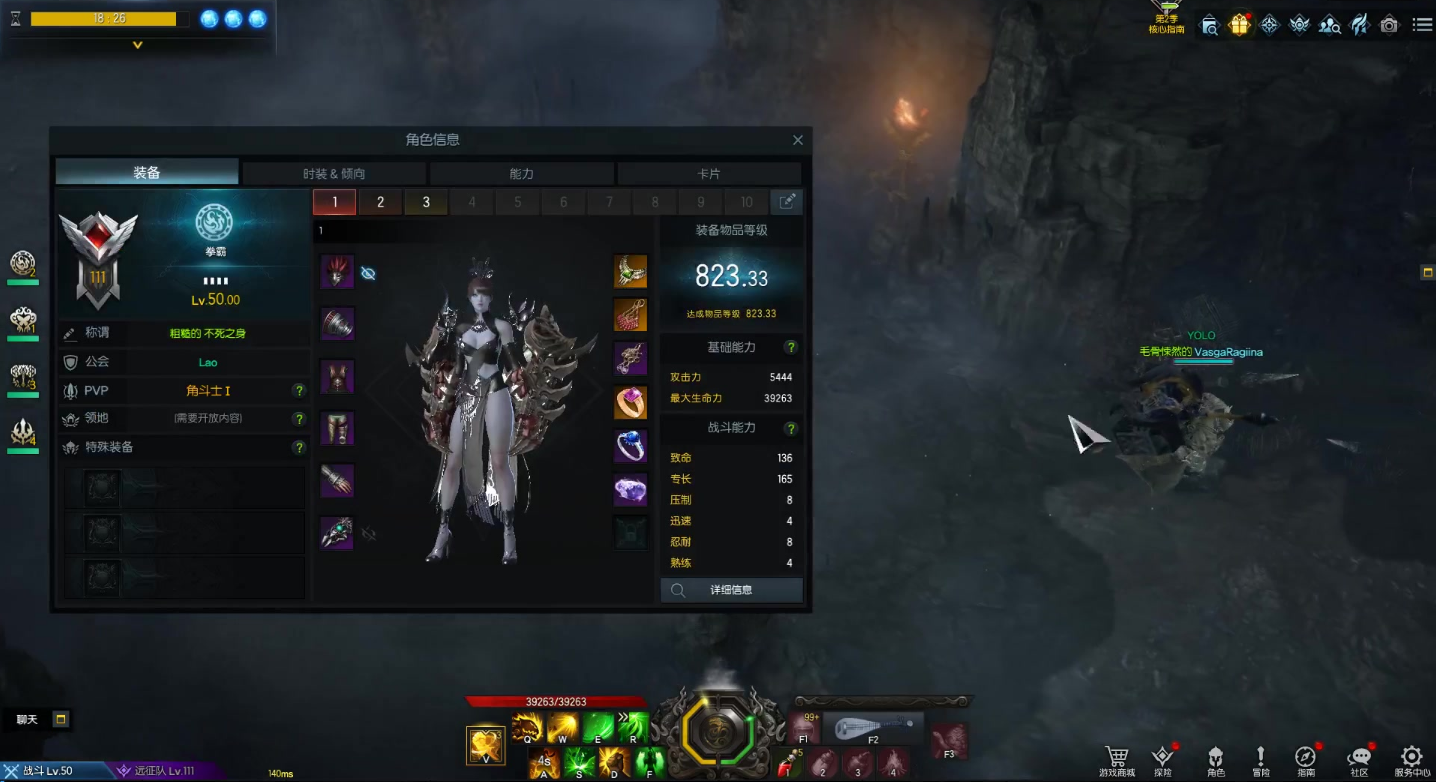Open the 游戏商城 shop
This screenshot has height=782, width=1436.
pyautogui.click(x=1116, y=762)
